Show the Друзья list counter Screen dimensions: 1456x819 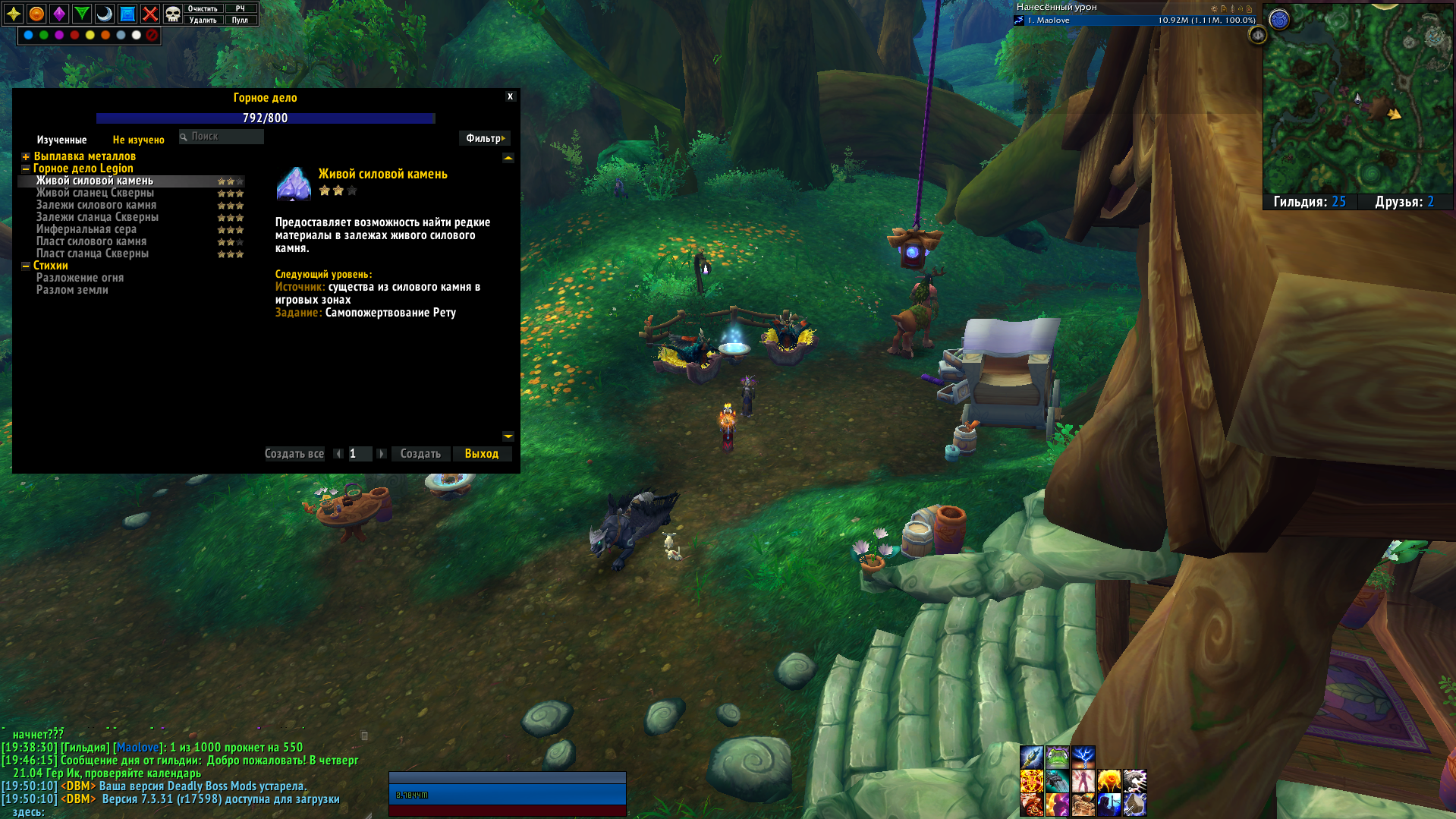pyautogui.click(x=1404, y=202)
